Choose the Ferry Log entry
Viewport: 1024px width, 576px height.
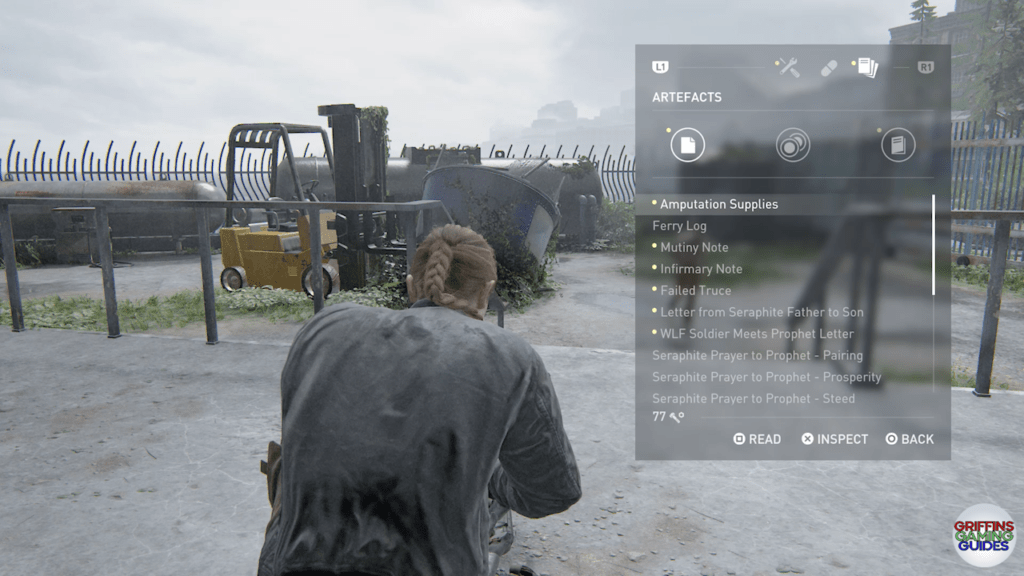(679, 226)
